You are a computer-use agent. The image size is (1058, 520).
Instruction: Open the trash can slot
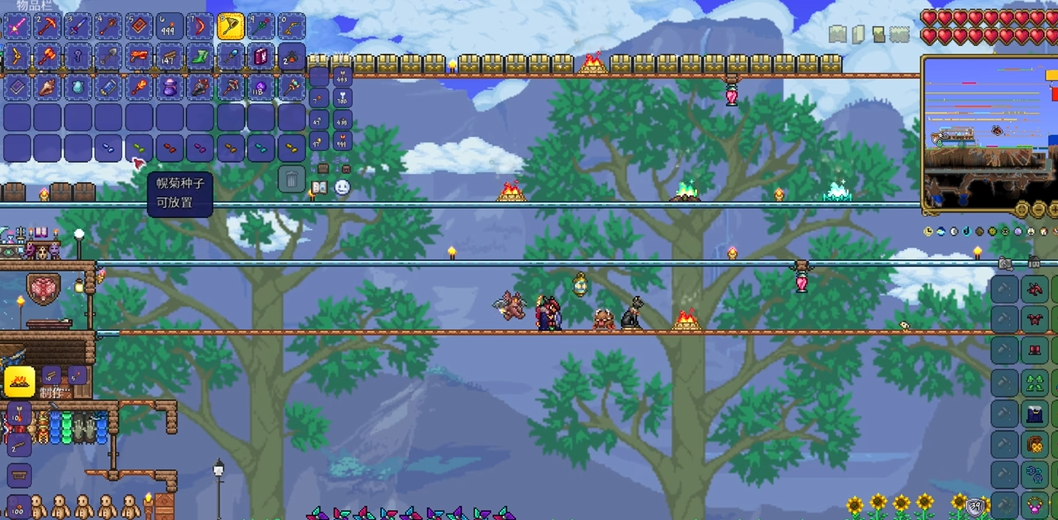(x=291, y=179)
